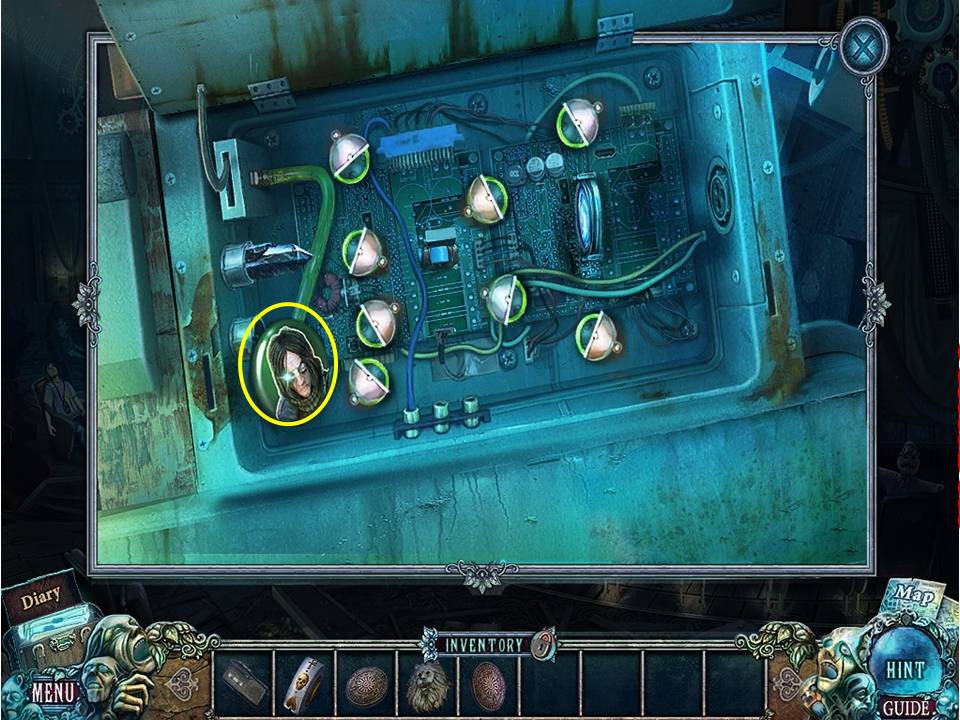The width and height of the screenshot is (960, 720).
Task: Open the strategy Guide
Action: (x=903, y=708)
